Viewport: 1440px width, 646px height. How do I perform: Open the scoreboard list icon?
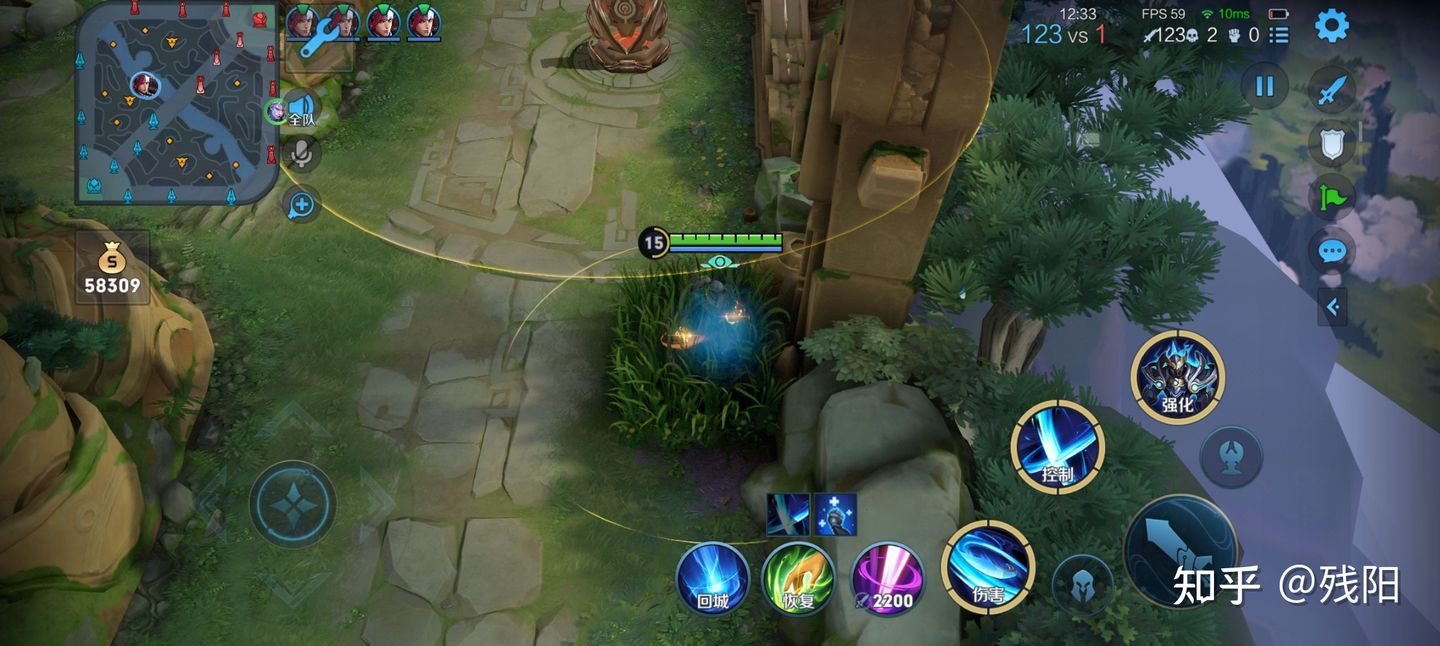(1279, 35)
